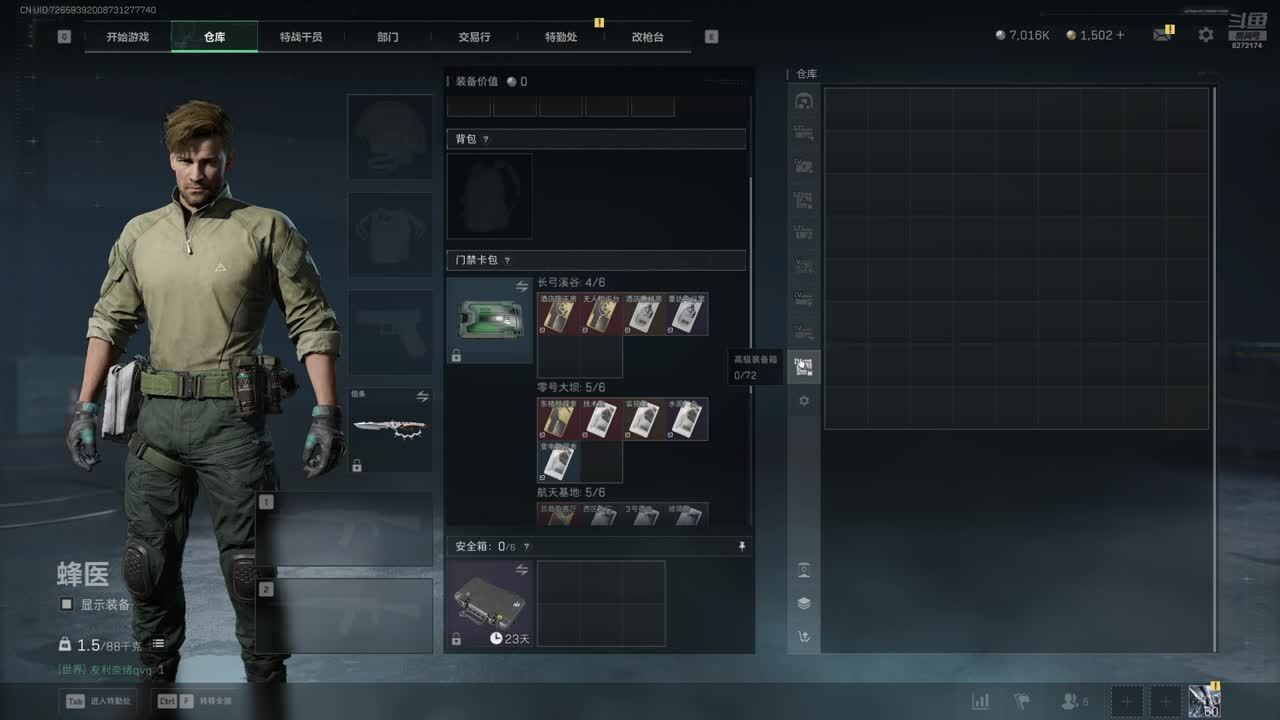Go to the 交易行 tab
This screenshot has width=1280, height=720.
(474, 37)
